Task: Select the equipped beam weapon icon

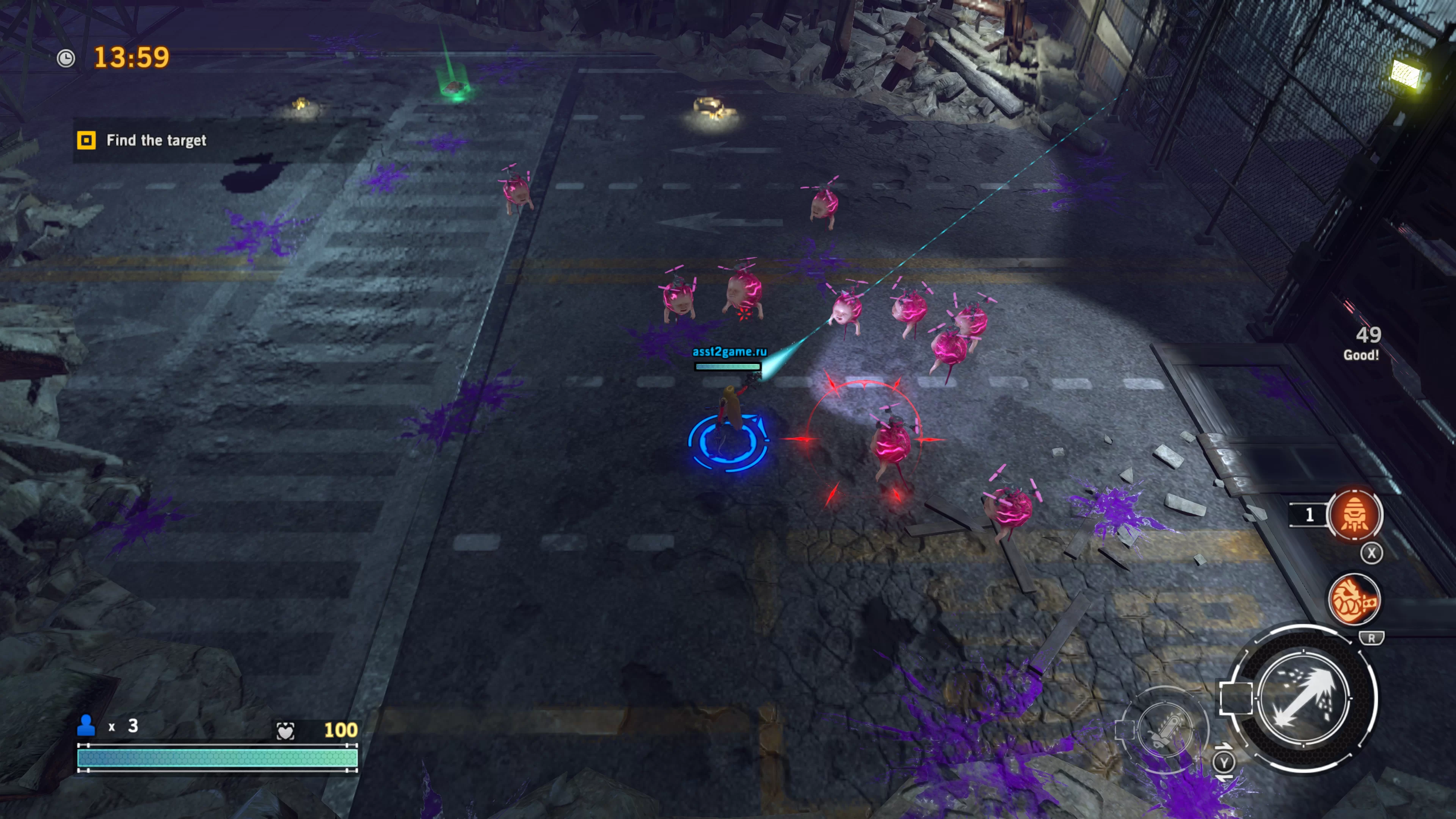Action: 1304,698
